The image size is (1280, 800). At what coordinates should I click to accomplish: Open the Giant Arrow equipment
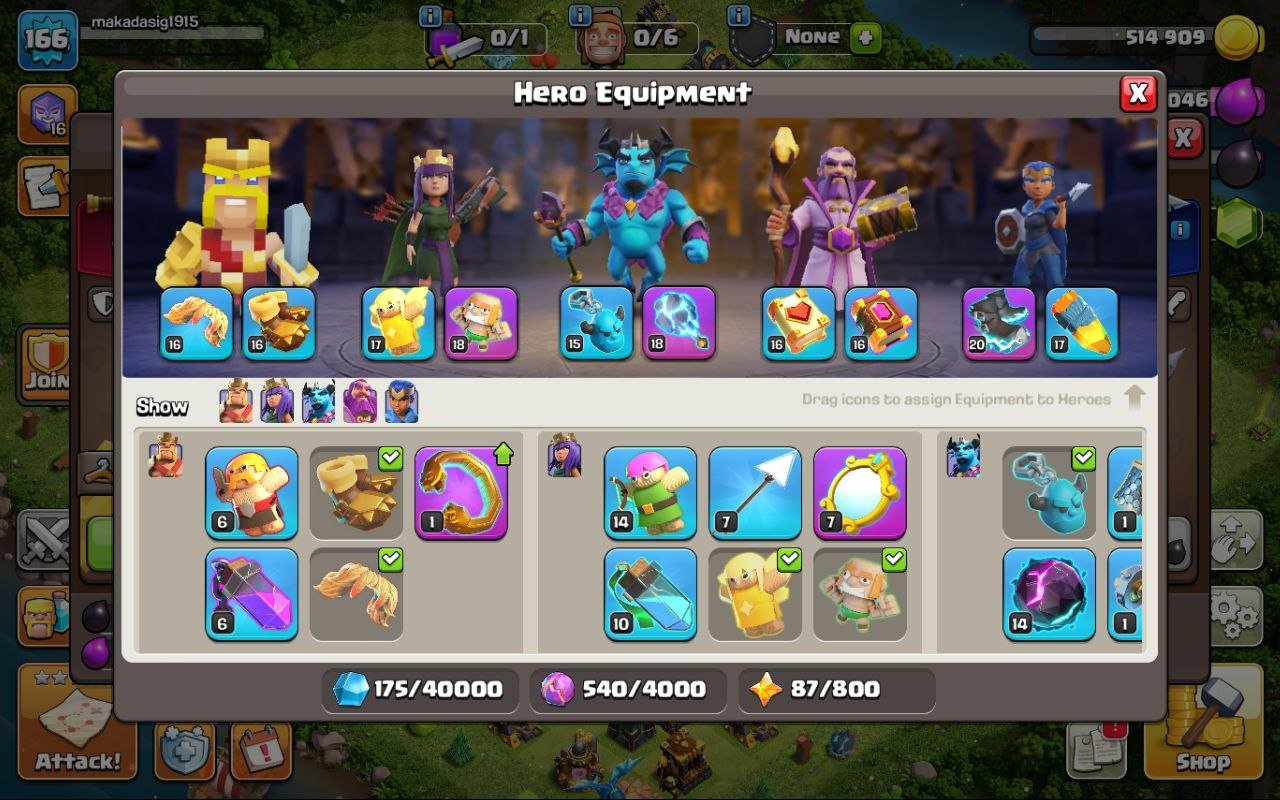coord(754,492)
